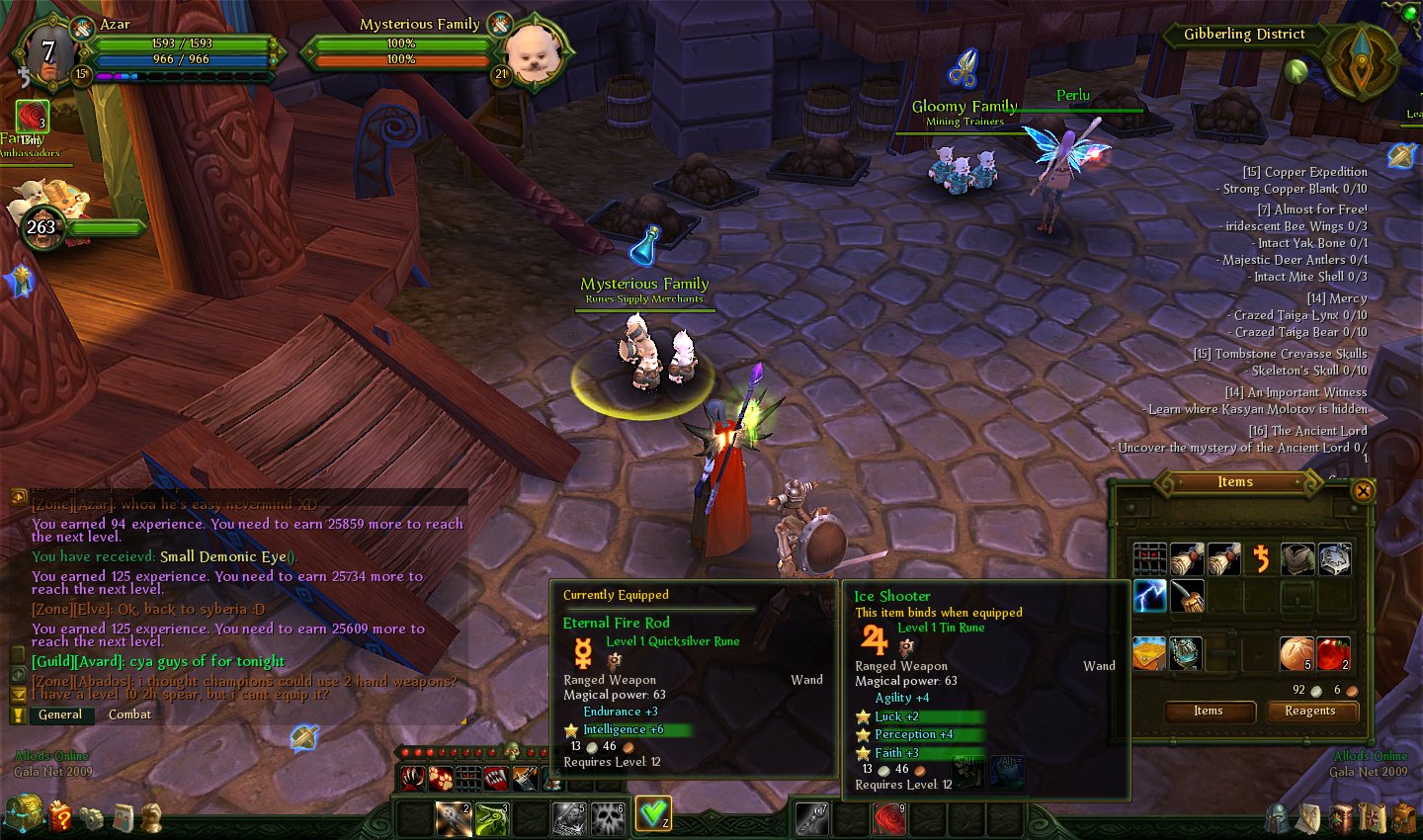Viewport: 1423px width, 840px height.
Task: Use the skull ability in slot 6
Action: (608, 819)
